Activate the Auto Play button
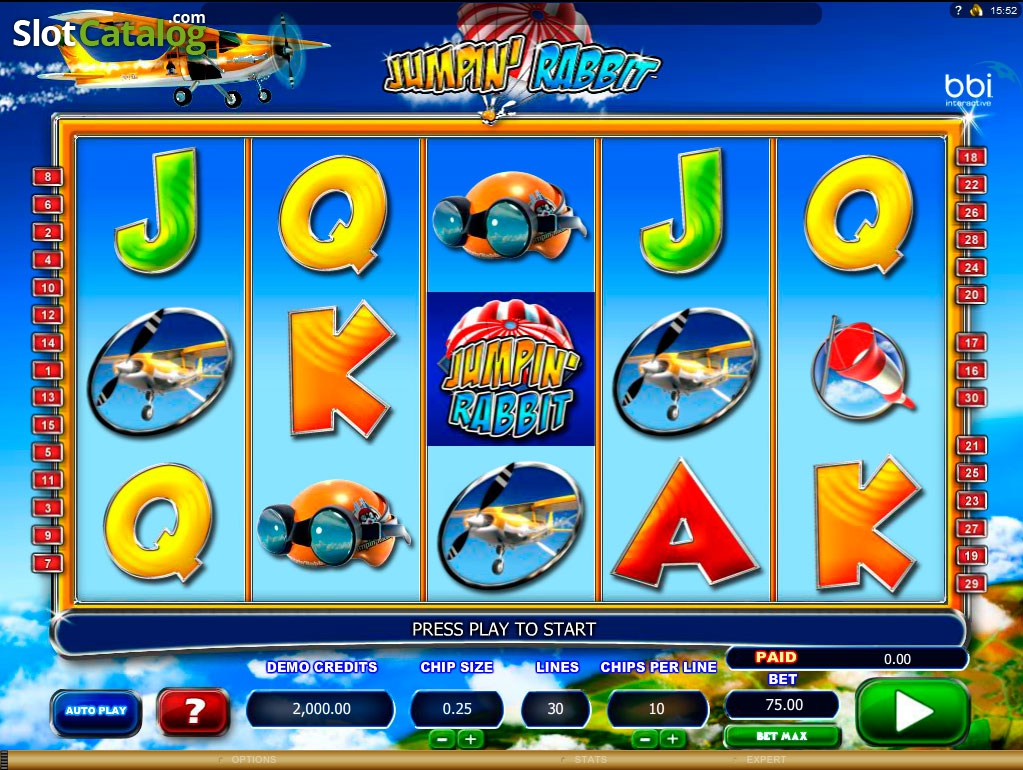This screenshot has width=1023, height=770. pyautogui.click(x=96, y=711)
